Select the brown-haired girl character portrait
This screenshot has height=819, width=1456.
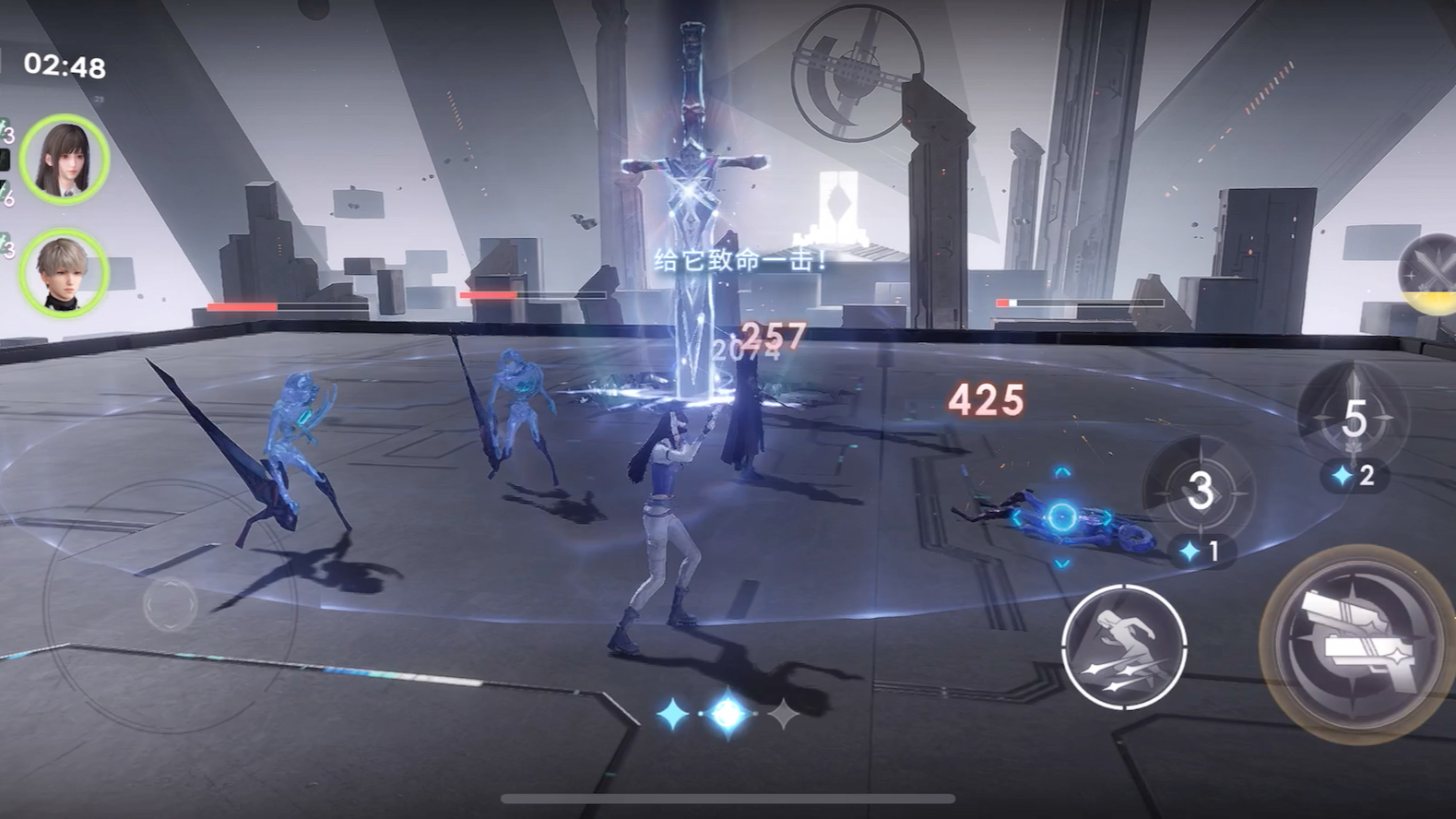[x=65, y=159]
